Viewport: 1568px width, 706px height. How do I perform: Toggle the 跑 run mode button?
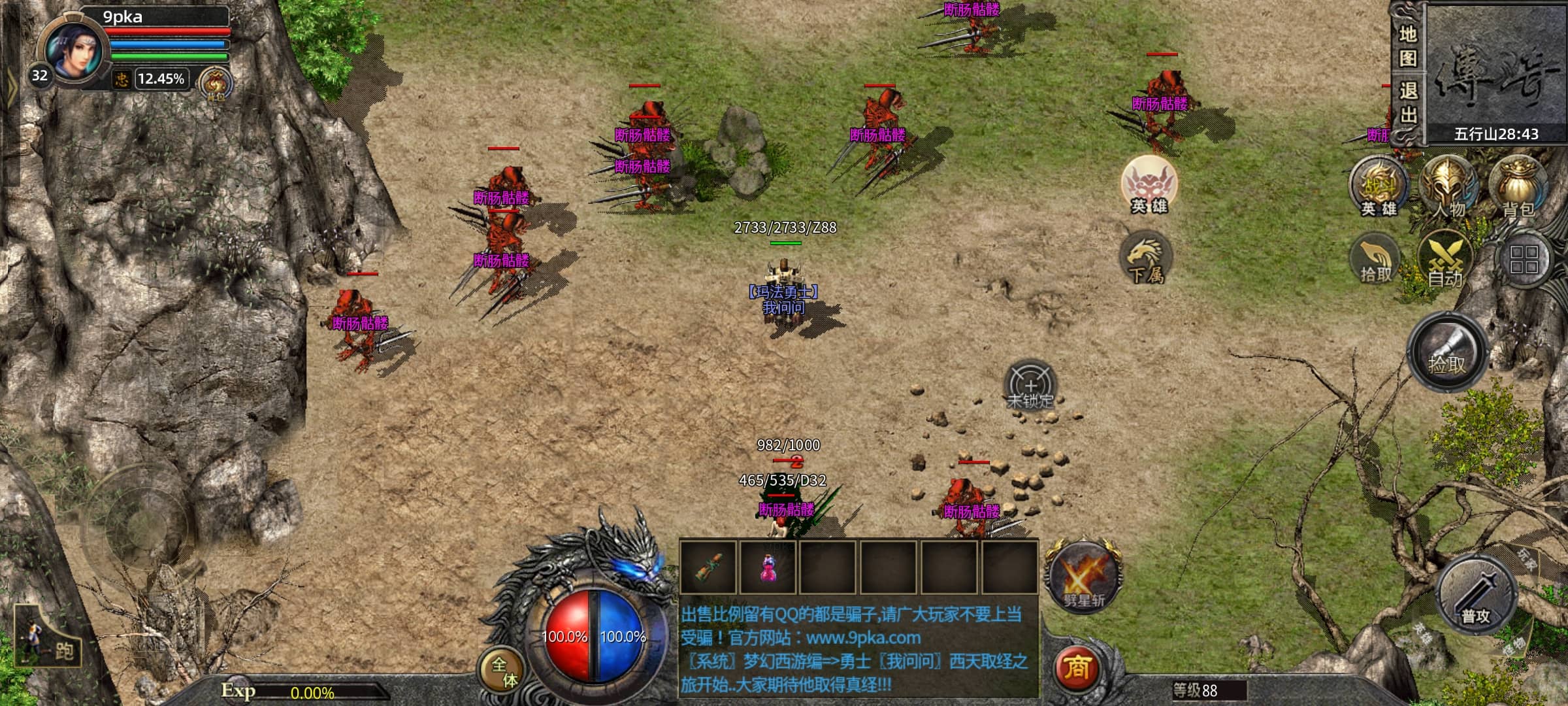(49, 639)
